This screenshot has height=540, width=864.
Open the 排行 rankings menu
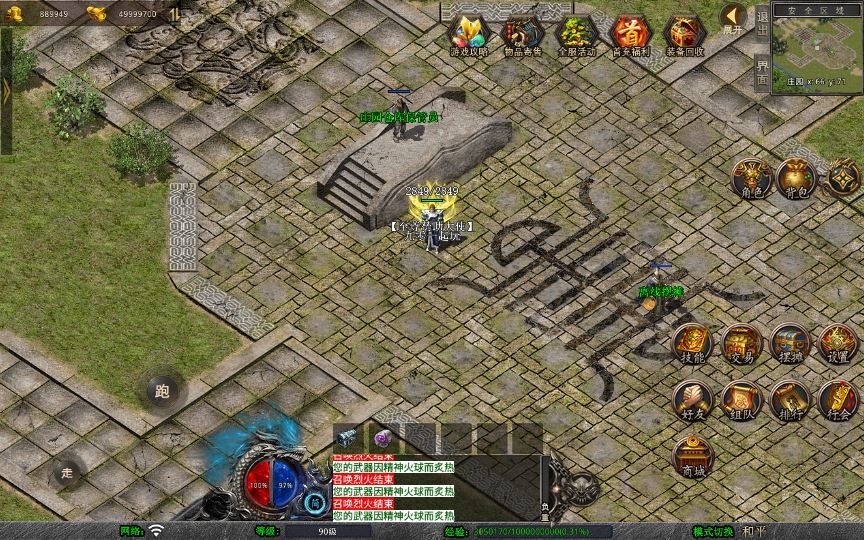click(x=789, y=400)
